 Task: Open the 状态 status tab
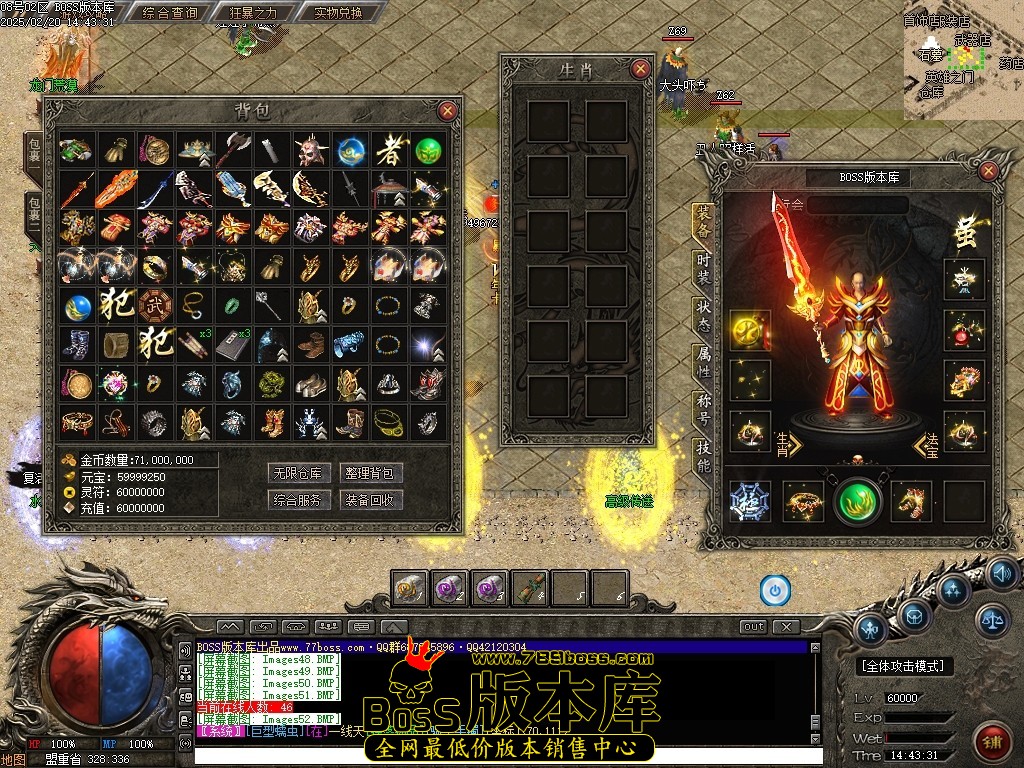tap(703, 314)
